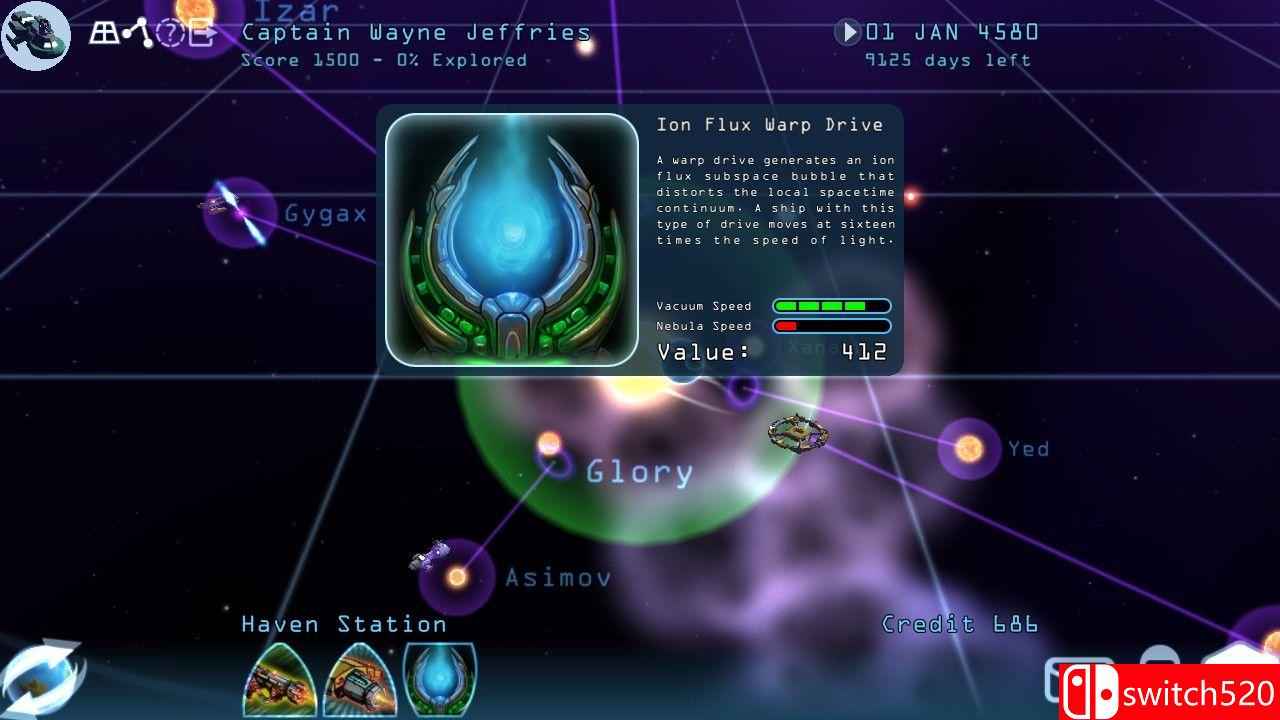
Task: Click the Vacuum Speed indicator bar
Action: click(830, 305)
